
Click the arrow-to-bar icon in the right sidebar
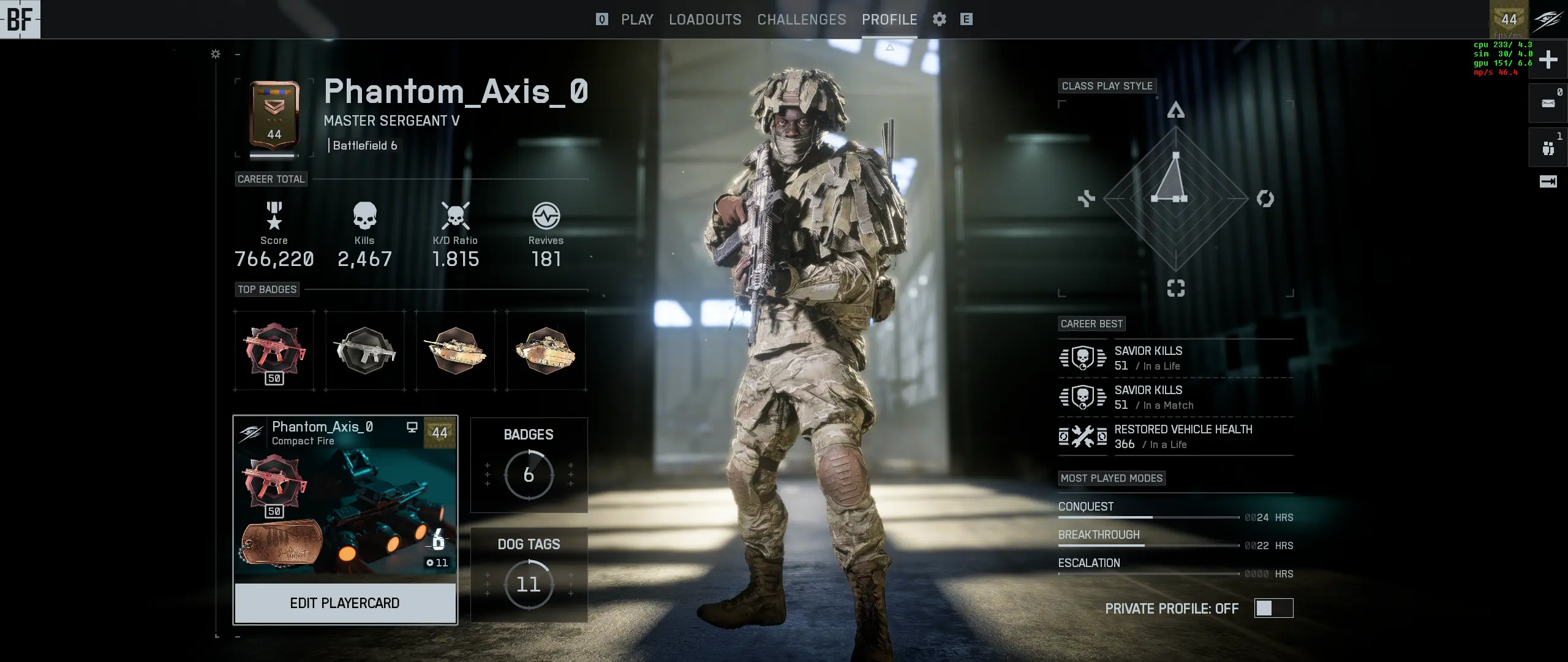click(1548, 181)
